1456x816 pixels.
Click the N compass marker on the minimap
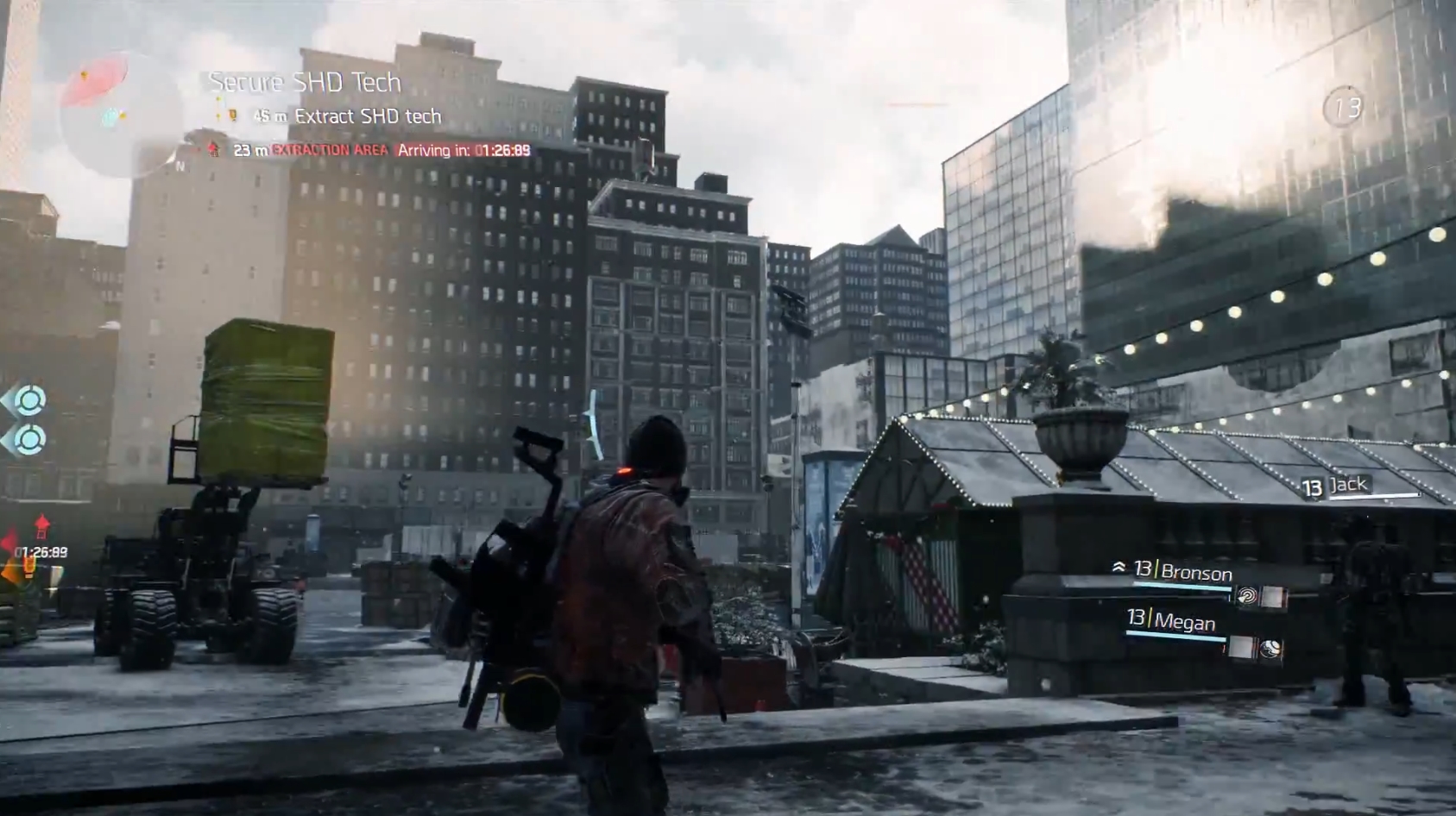[x=180, y=166]
